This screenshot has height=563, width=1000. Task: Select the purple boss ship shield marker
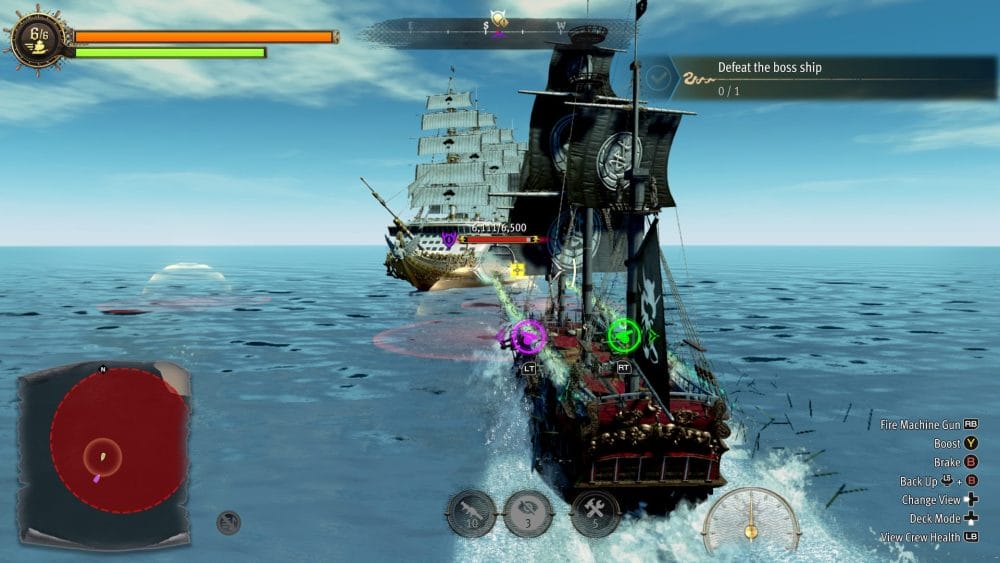(449, 239)
